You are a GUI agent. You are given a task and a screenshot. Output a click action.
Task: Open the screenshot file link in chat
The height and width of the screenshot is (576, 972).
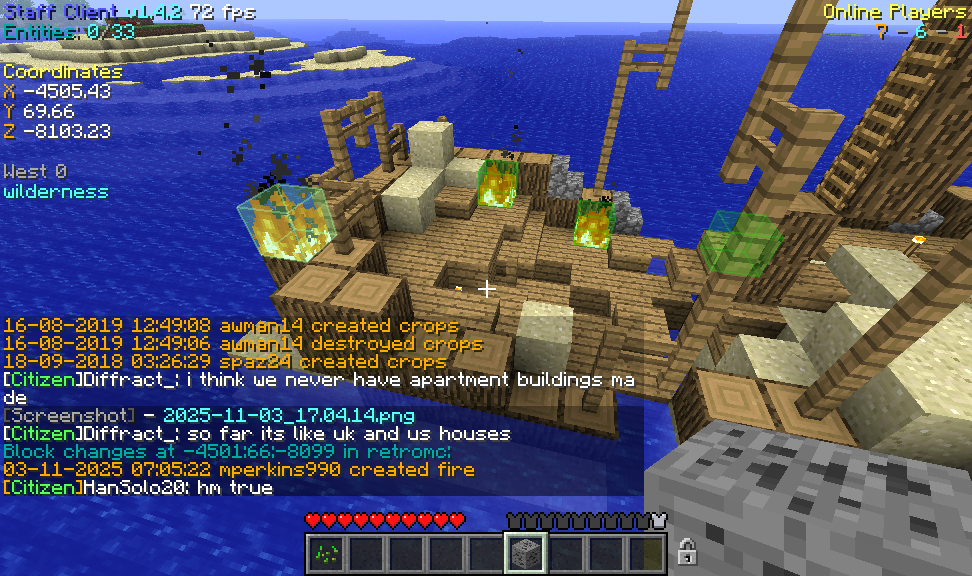(288, 415)
